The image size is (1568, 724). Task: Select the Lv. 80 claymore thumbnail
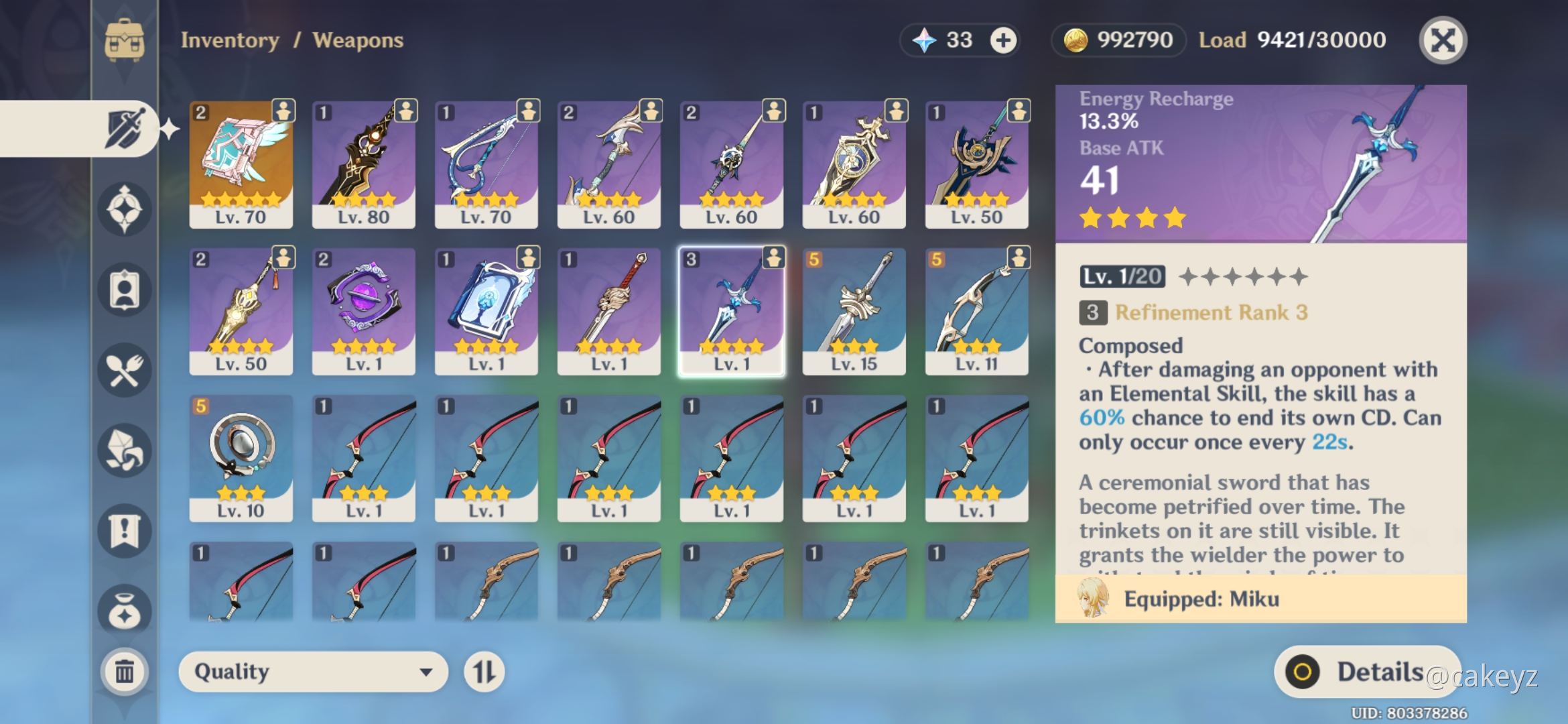363,161
